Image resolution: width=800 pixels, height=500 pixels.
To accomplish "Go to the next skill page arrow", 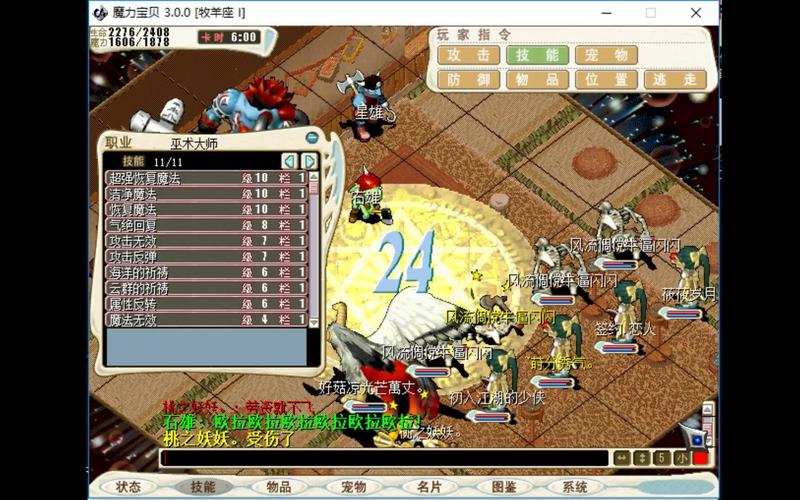I will tap(310, 161).
